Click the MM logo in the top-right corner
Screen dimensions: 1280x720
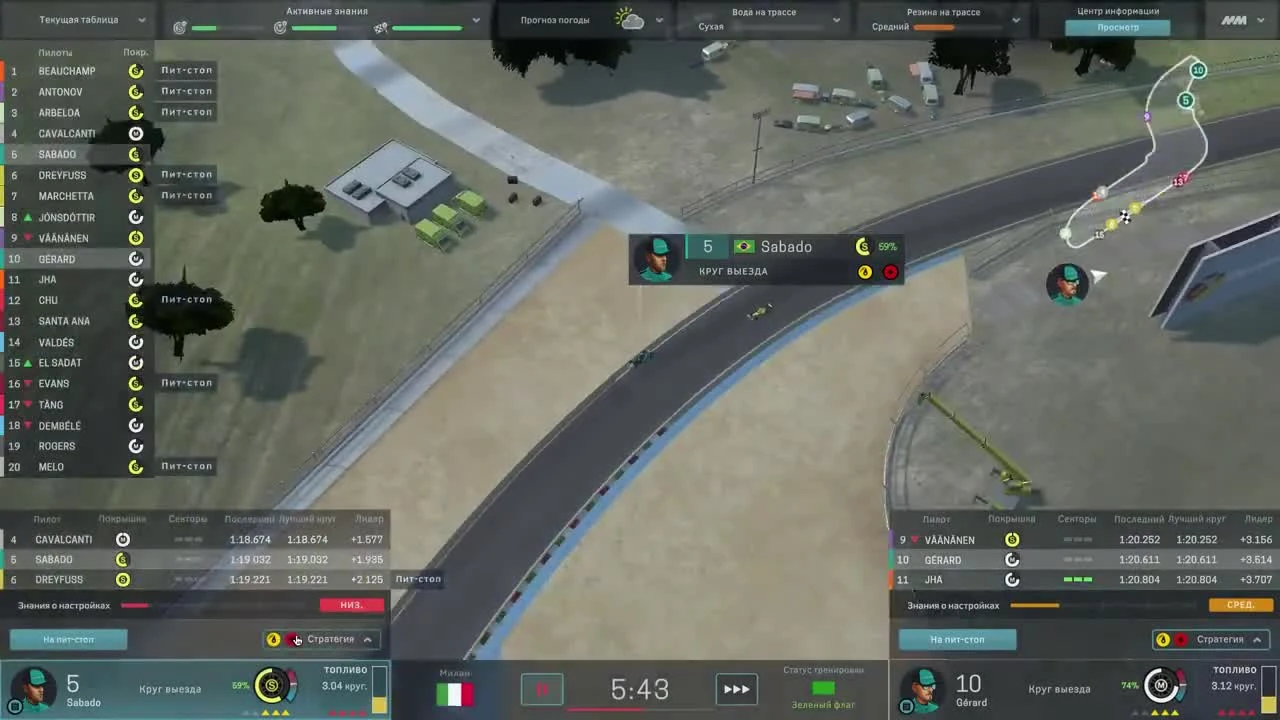pyautogui.click(x=1236, y=18)
